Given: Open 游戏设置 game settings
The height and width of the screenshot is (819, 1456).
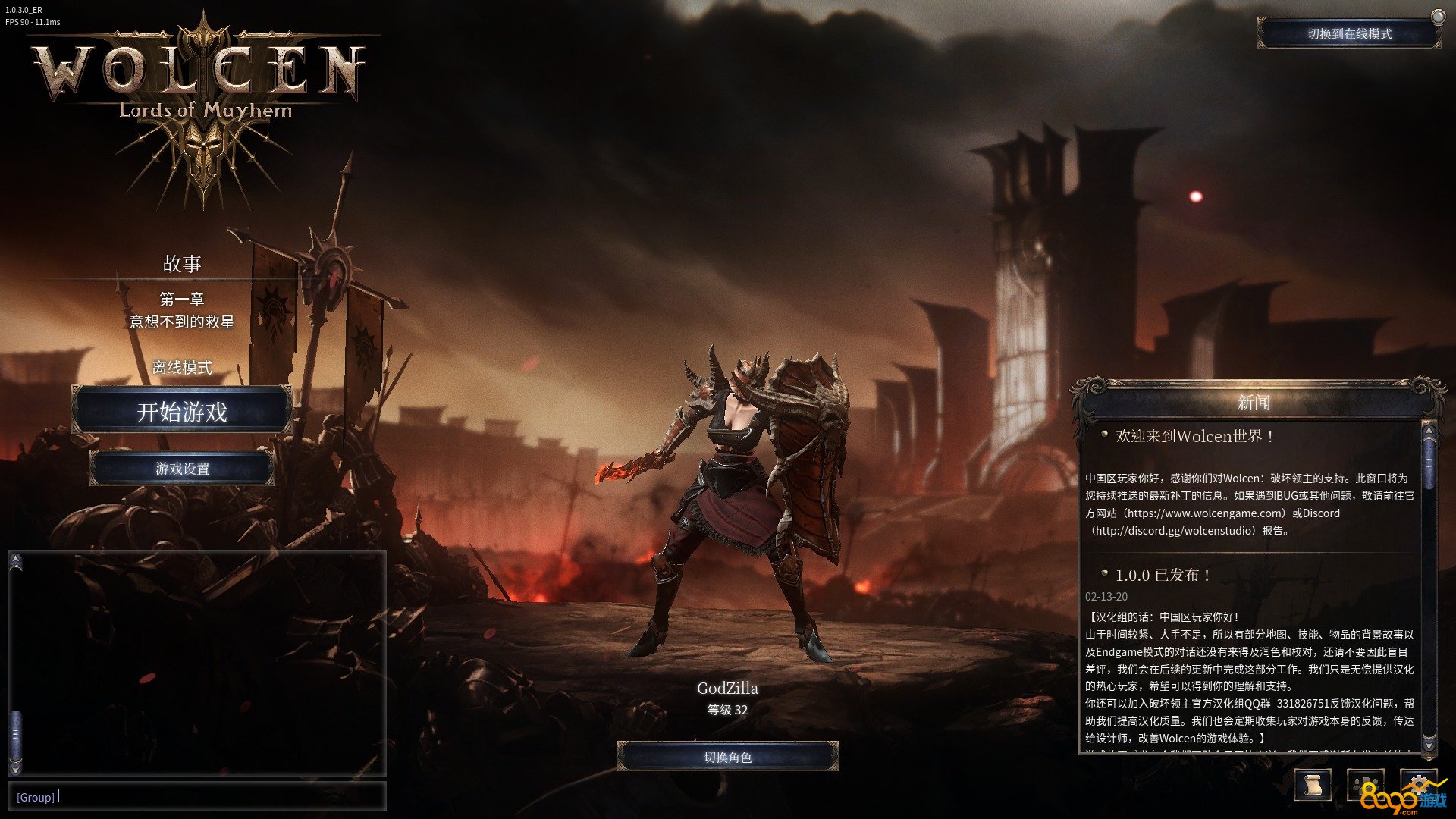Looking at the screenshot, I should 182,469.
